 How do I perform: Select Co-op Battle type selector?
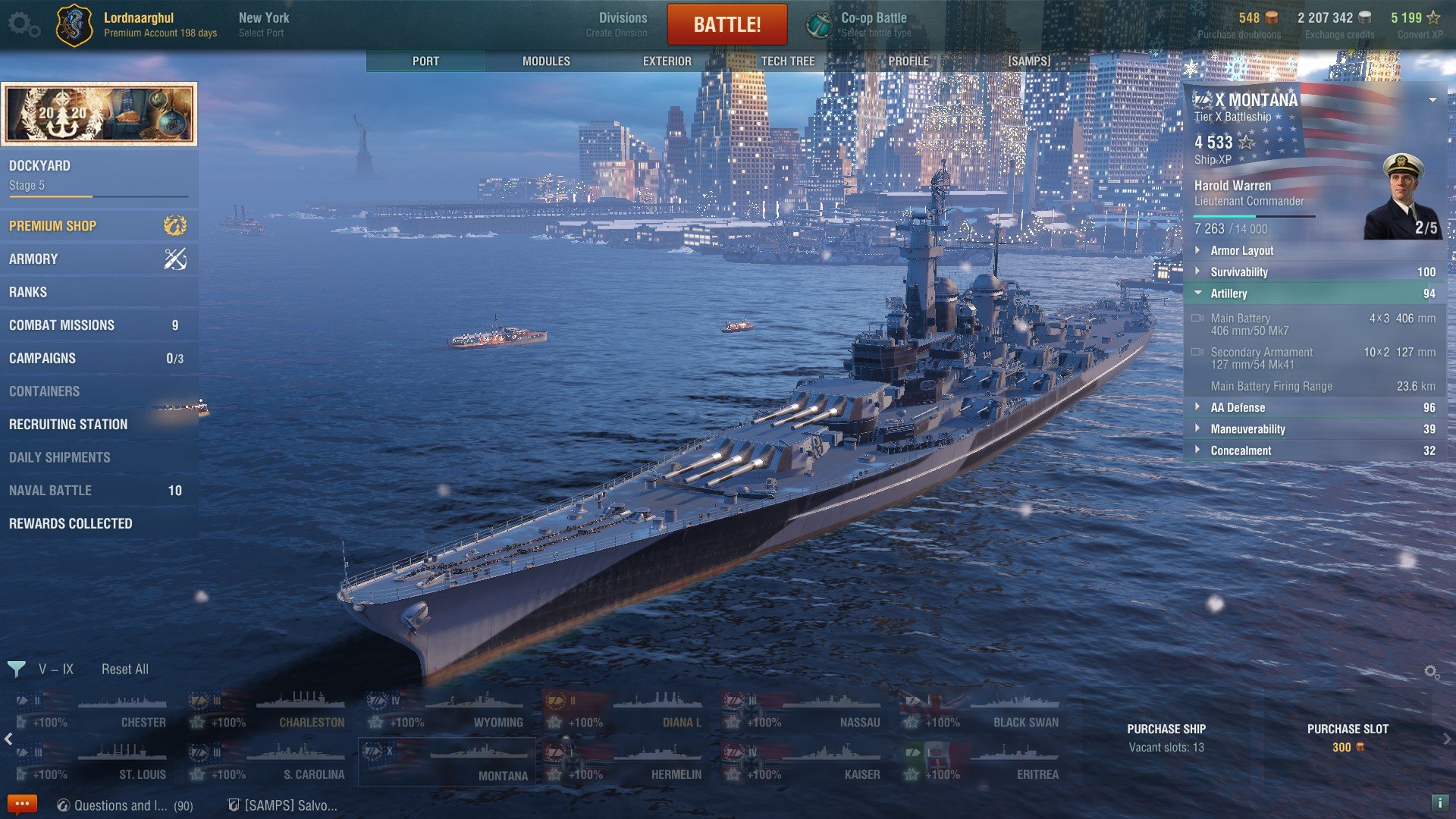(872, 24)
